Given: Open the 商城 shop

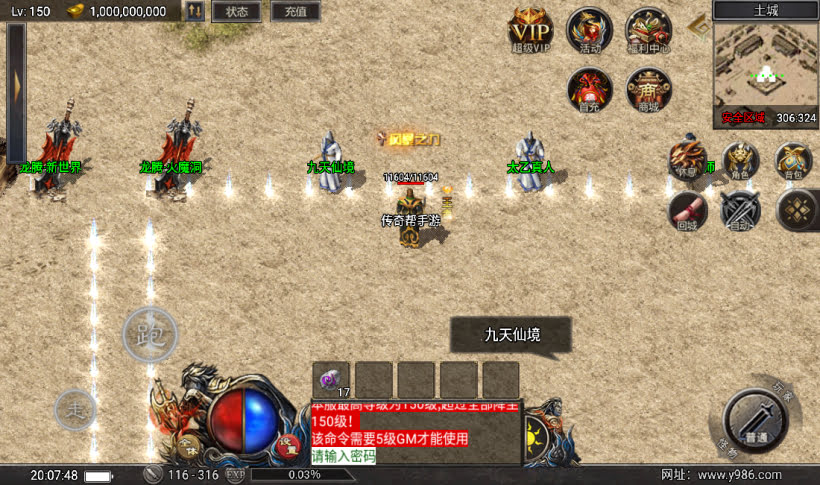Looking at the screenshot, I should (x=648, y=88).
